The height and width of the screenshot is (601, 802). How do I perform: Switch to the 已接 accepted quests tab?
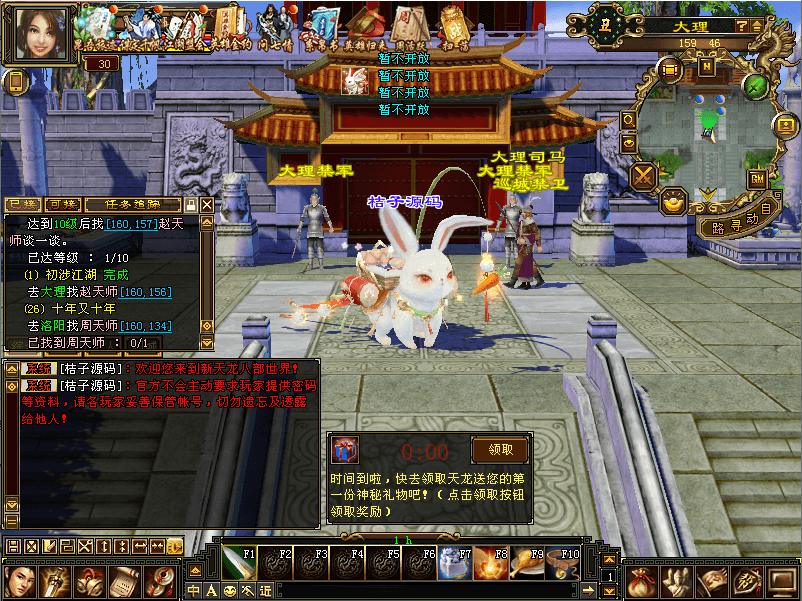point(23,205)
